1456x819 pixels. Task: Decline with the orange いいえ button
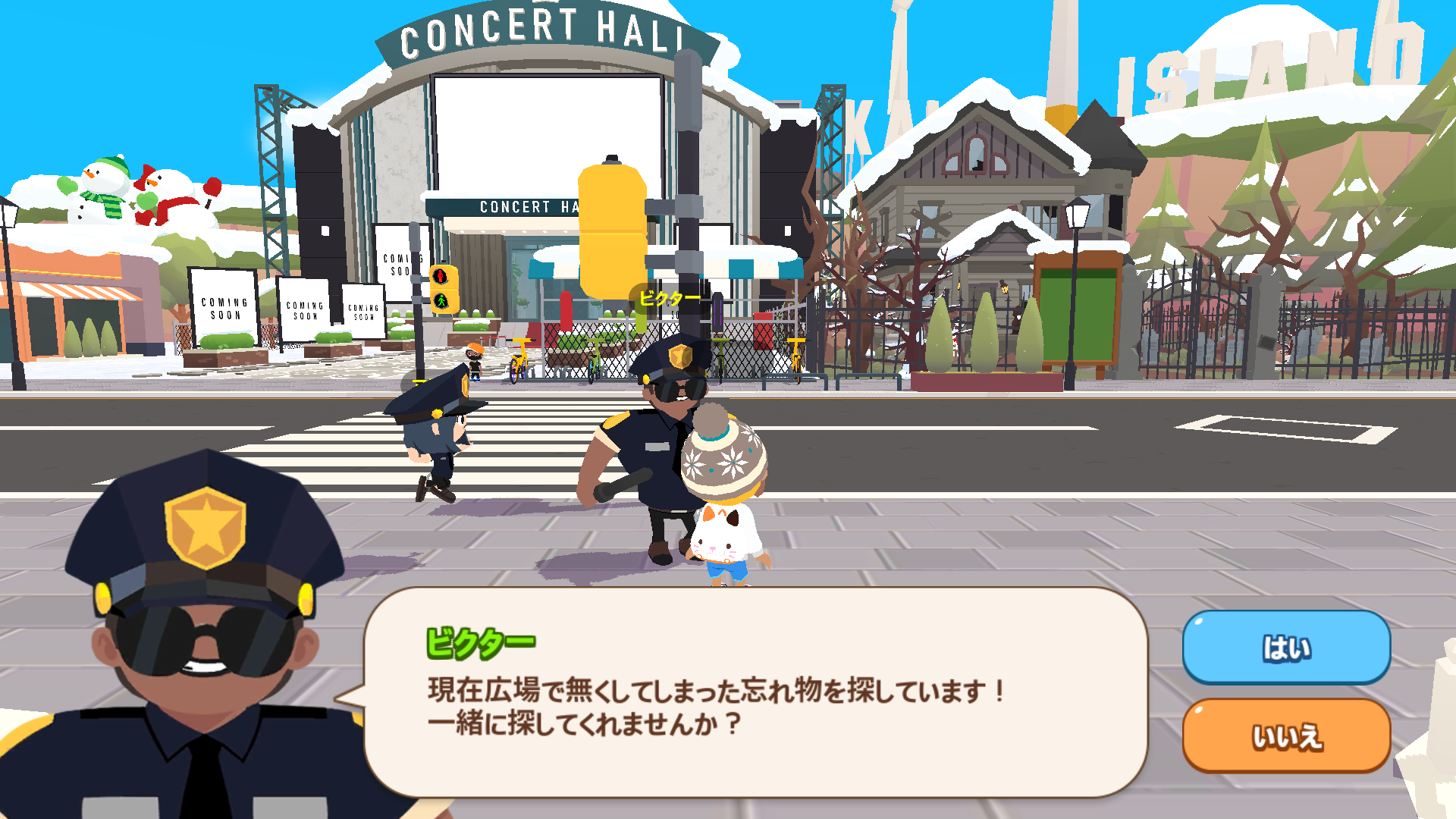click(x=1286, y=736)
